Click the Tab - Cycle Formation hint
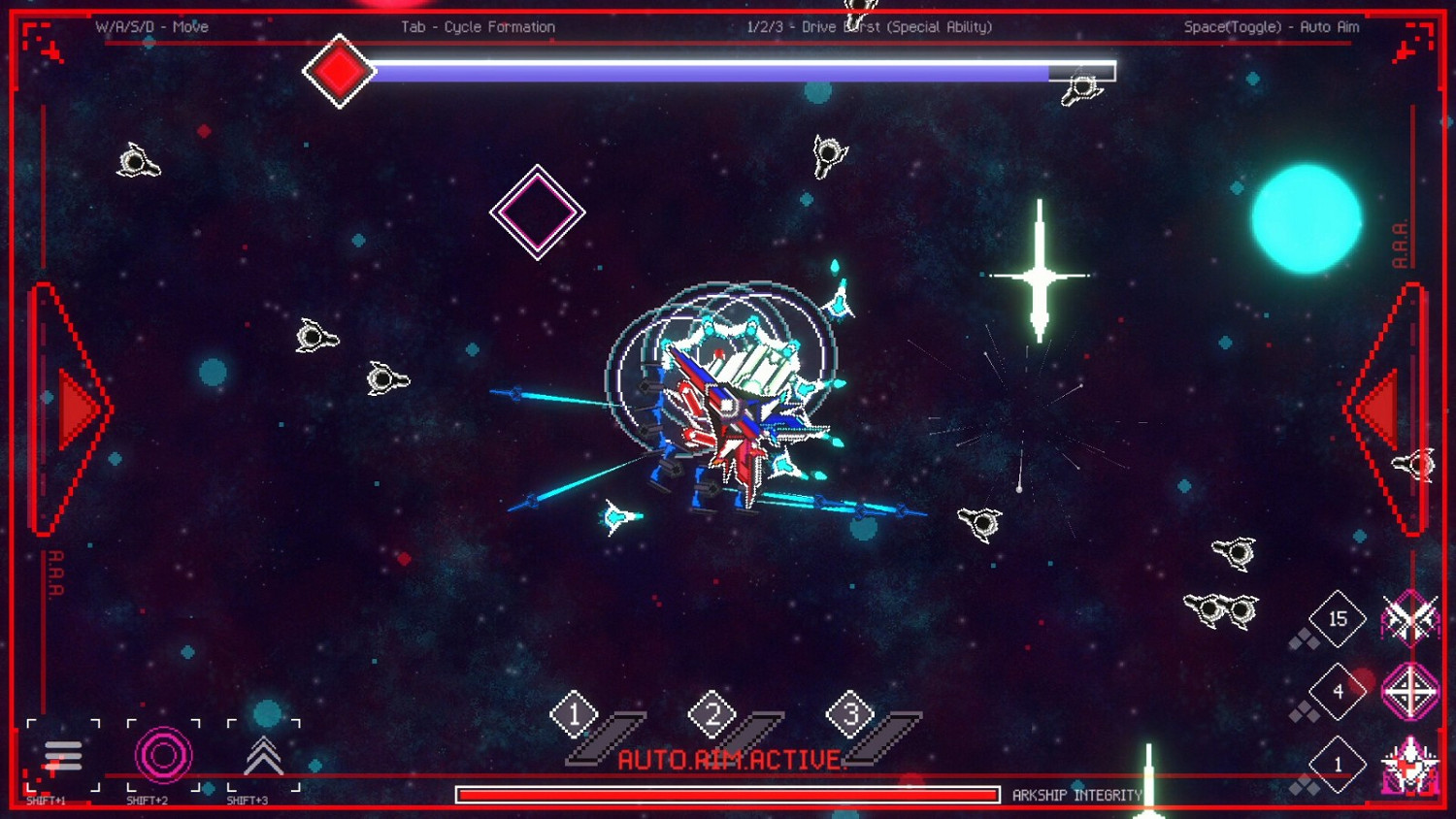The image size is (1456, 819). (x=478, y=27)
